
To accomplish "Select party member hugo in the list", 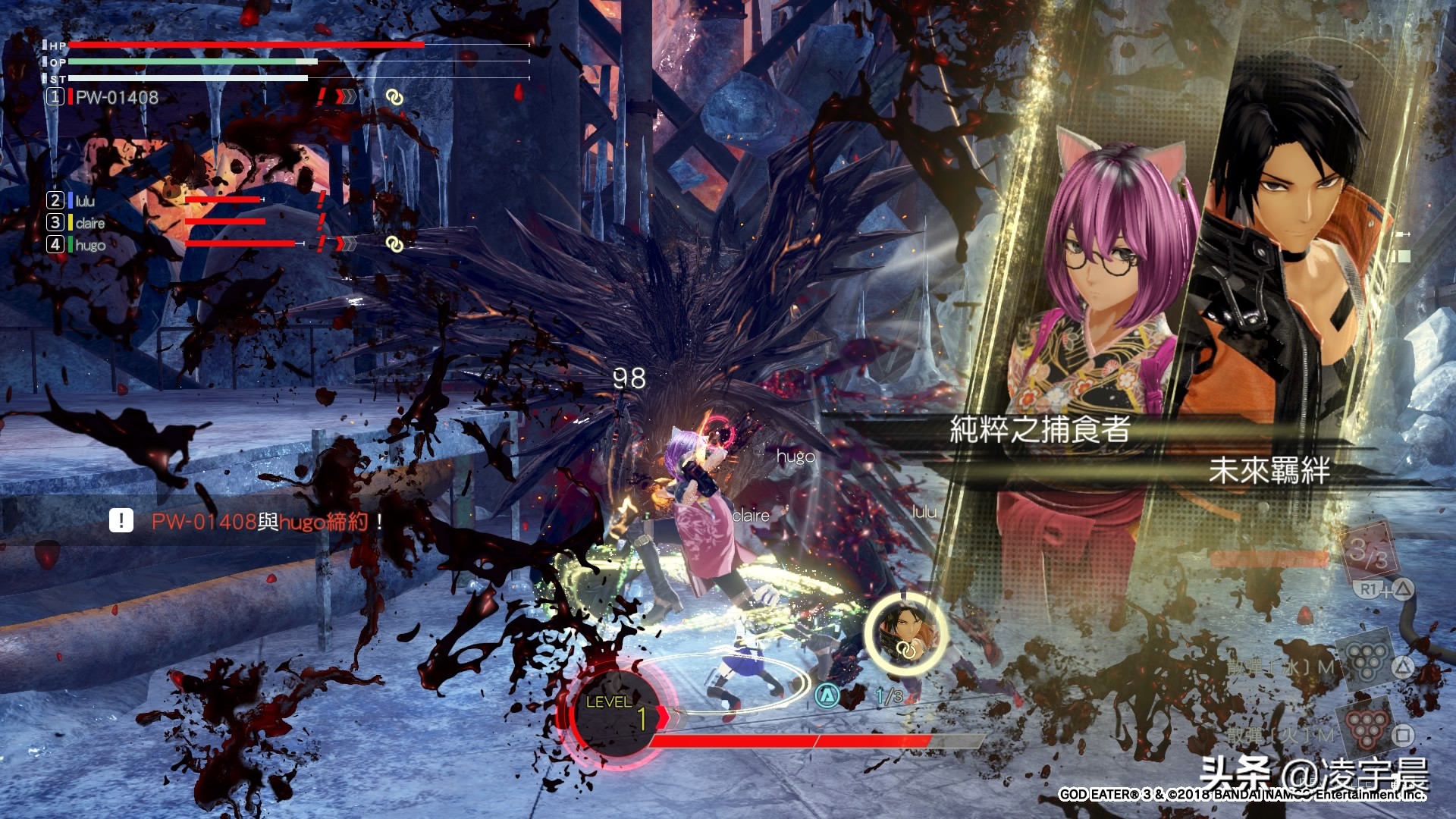I will [89, 245].
